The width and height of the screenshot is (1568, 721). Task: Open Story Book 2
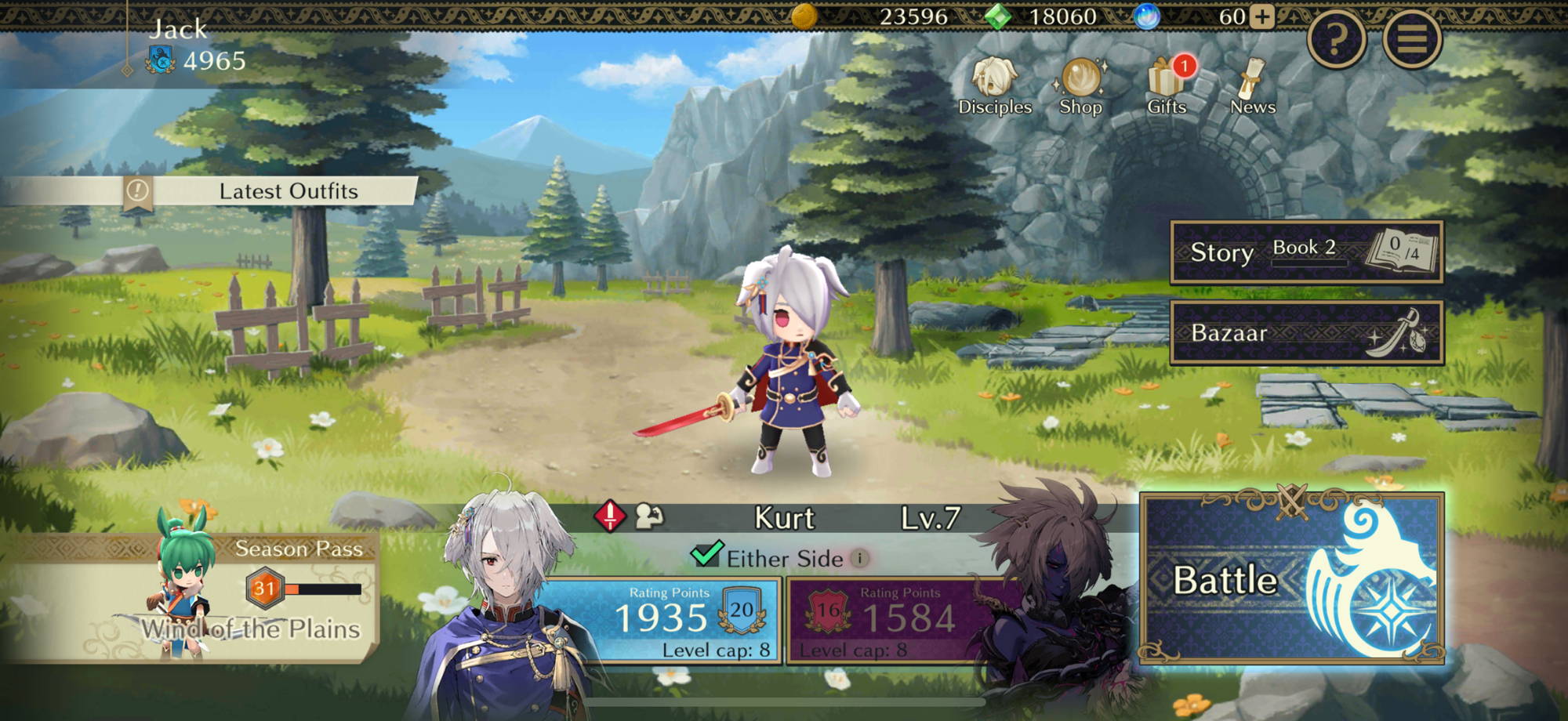[x=1306, y=252]
